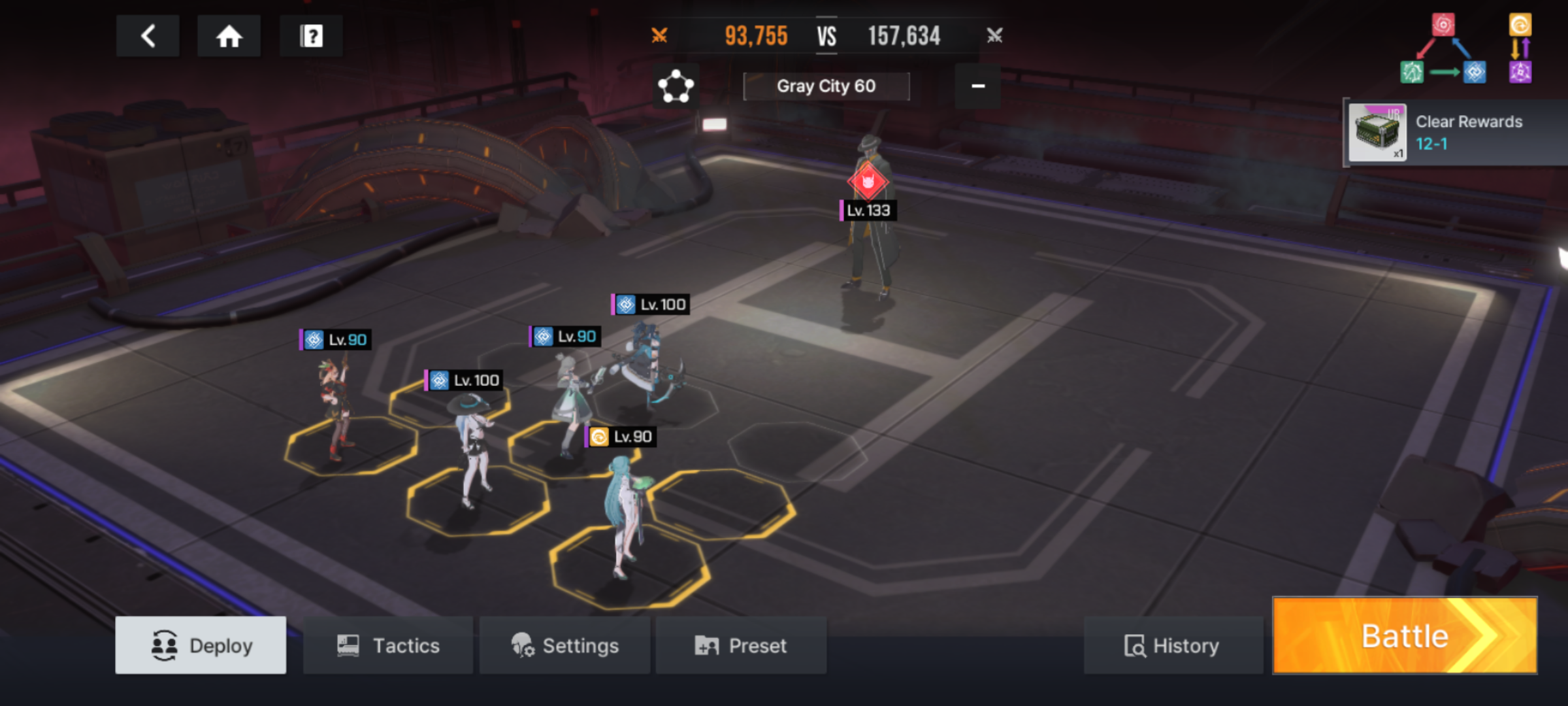View the 12-1 Clear Rewards chest
The height and width of the screenshot is (706, 1568).
(x=1377, y=133)
